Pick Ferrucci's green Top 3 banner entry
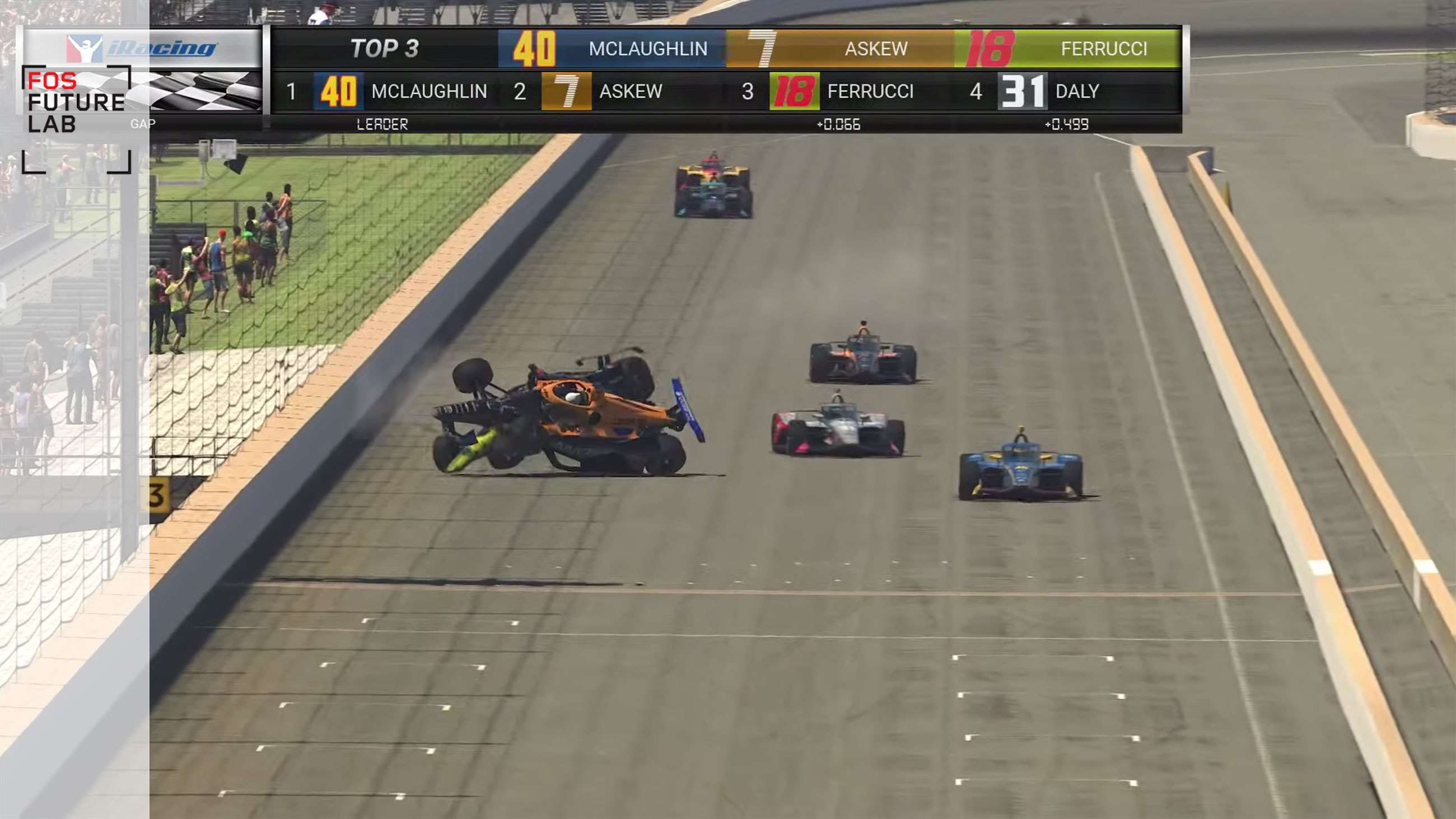This screenshot has height=819, width=1456. (1067, 49)
